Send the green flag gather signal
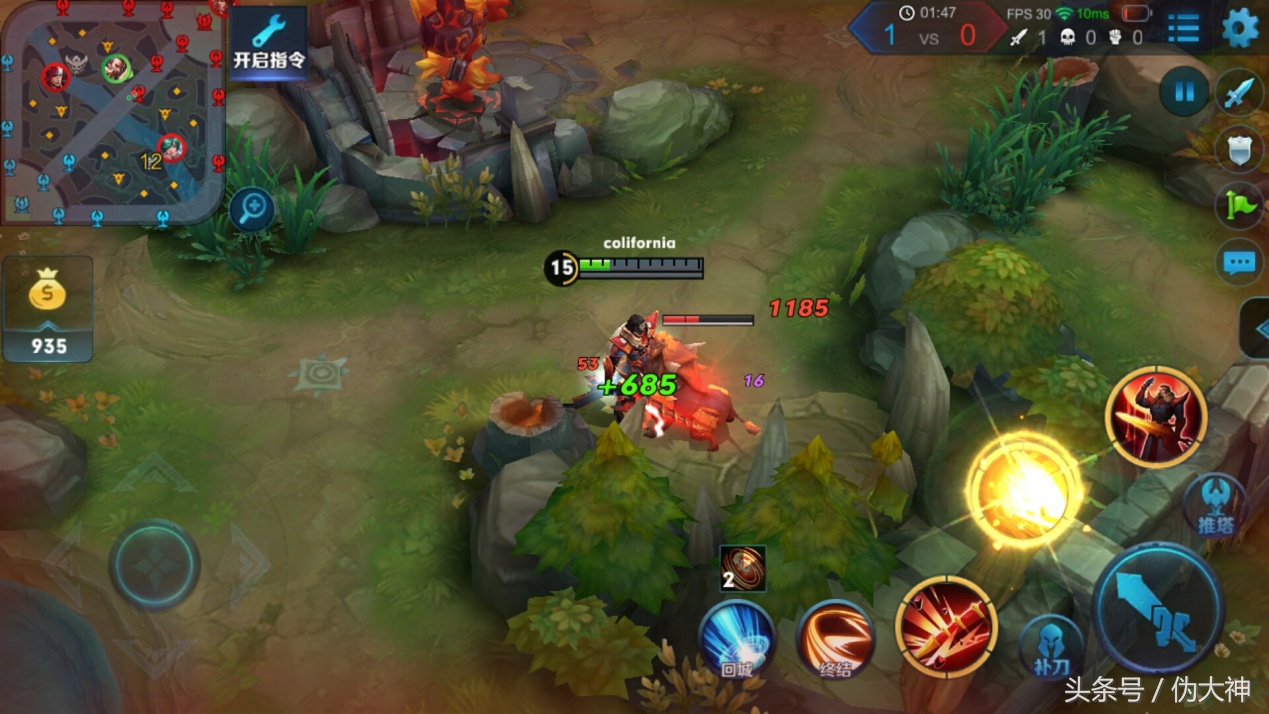1269x714 pixels. coord(1240,206)
